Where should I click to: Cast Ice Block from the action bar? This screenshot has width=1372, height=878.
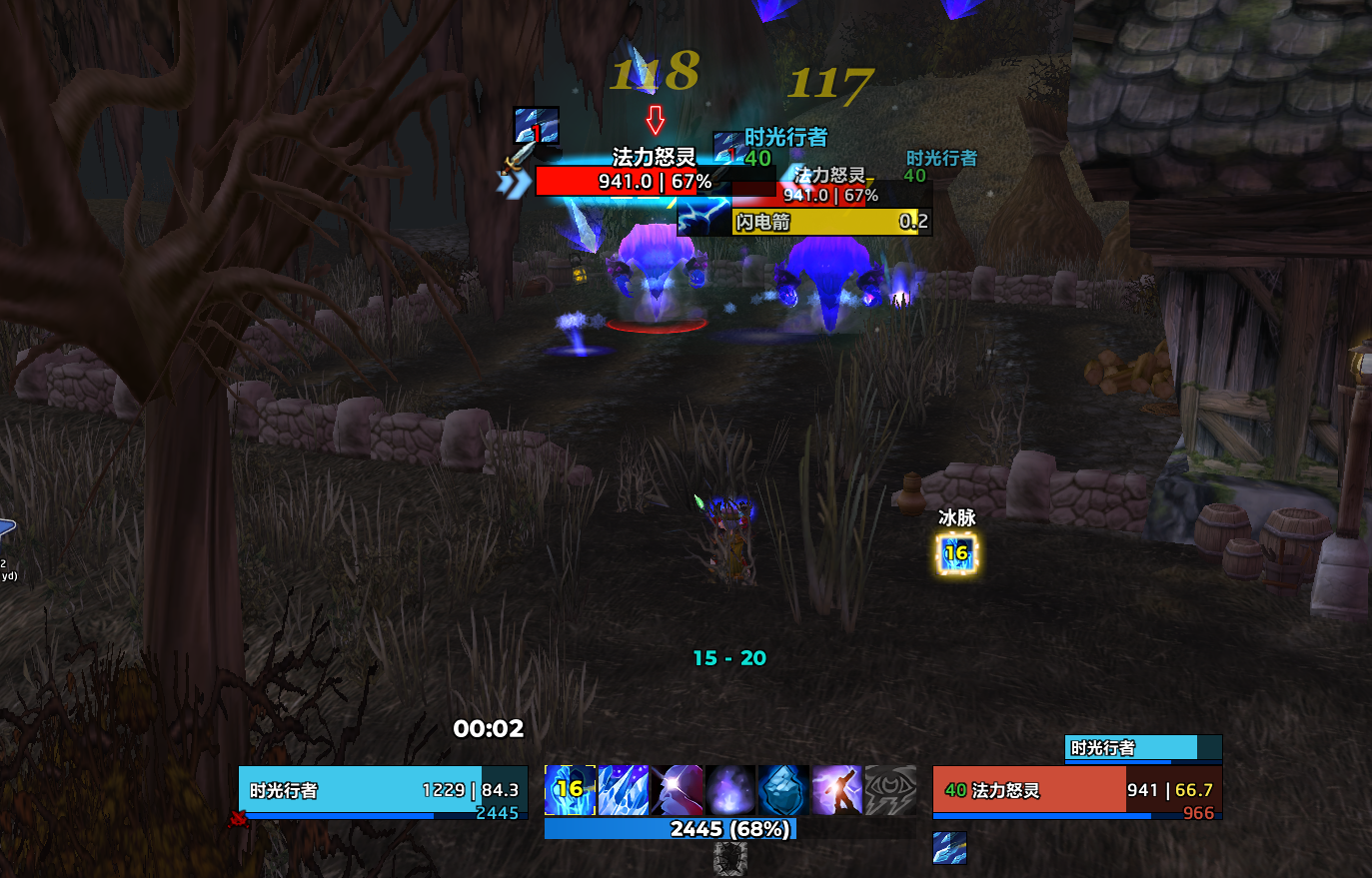(x=783, y=790)
